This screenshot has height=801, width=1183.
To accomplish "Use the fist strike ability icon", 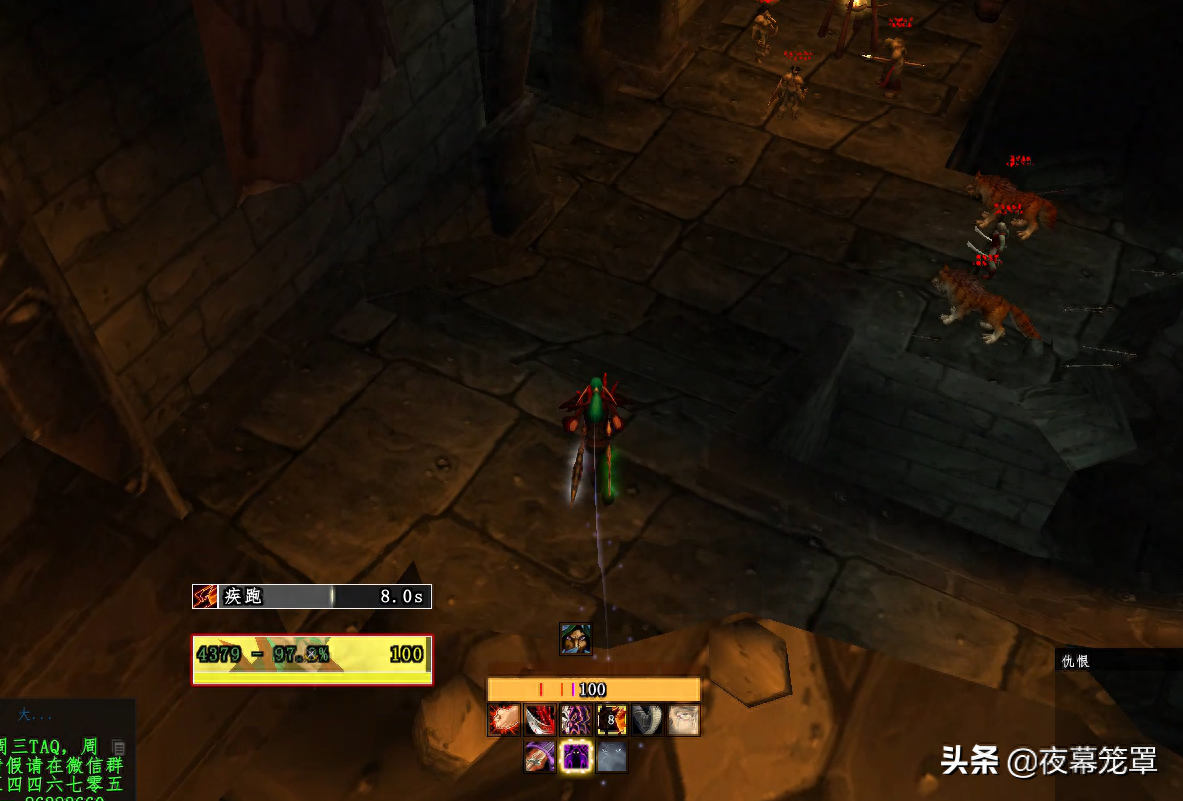I will (504, 720).
